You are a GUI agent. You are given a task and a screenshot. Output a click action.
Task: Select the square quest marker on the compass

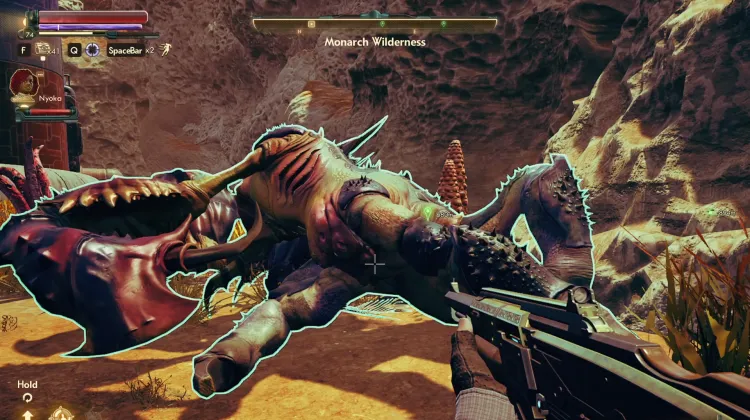(x=312, y=23)
